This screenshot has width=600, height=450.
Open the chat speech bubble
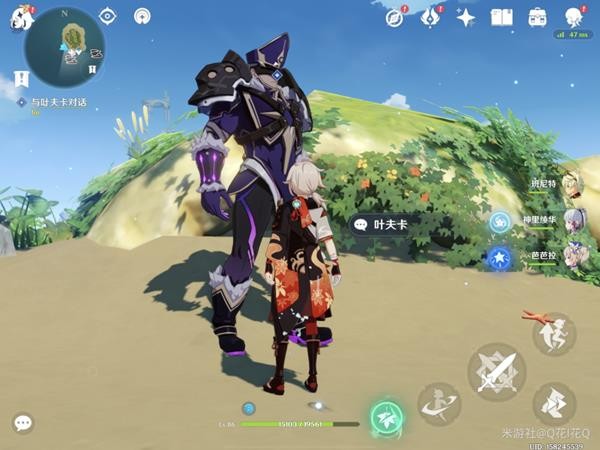pos(23,423)
